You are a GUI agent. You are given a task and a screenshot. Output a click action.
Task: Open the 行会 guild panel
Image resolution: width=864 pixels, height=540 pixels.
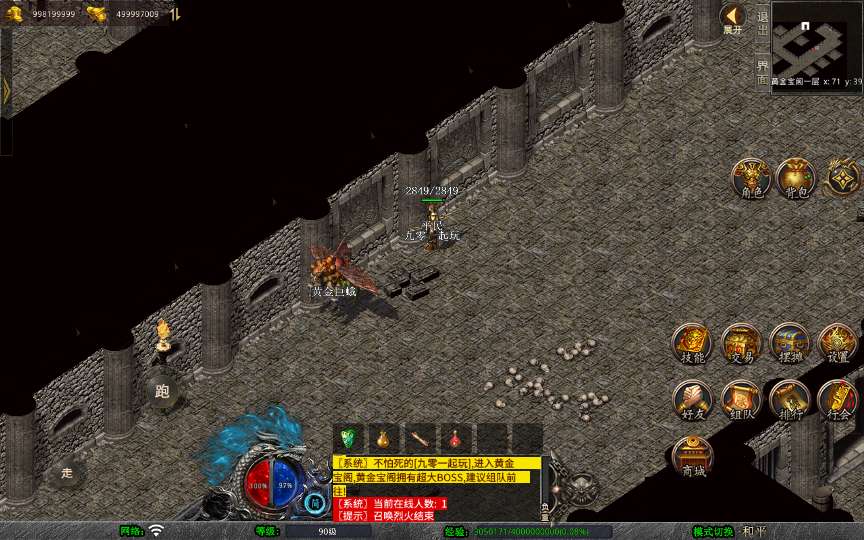[838, 399]
